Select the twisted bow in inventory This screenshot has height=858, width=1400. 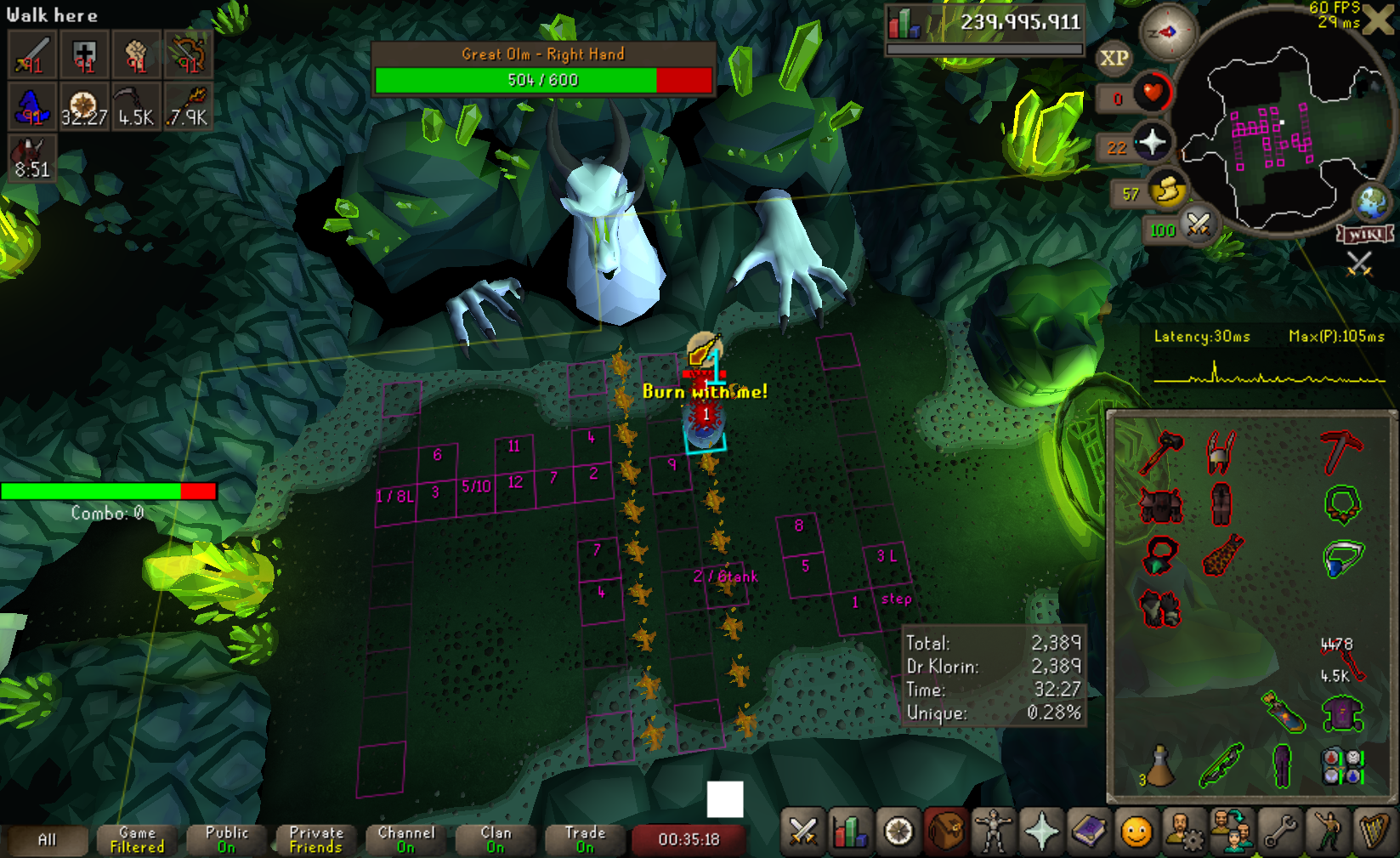point(1221,765)
